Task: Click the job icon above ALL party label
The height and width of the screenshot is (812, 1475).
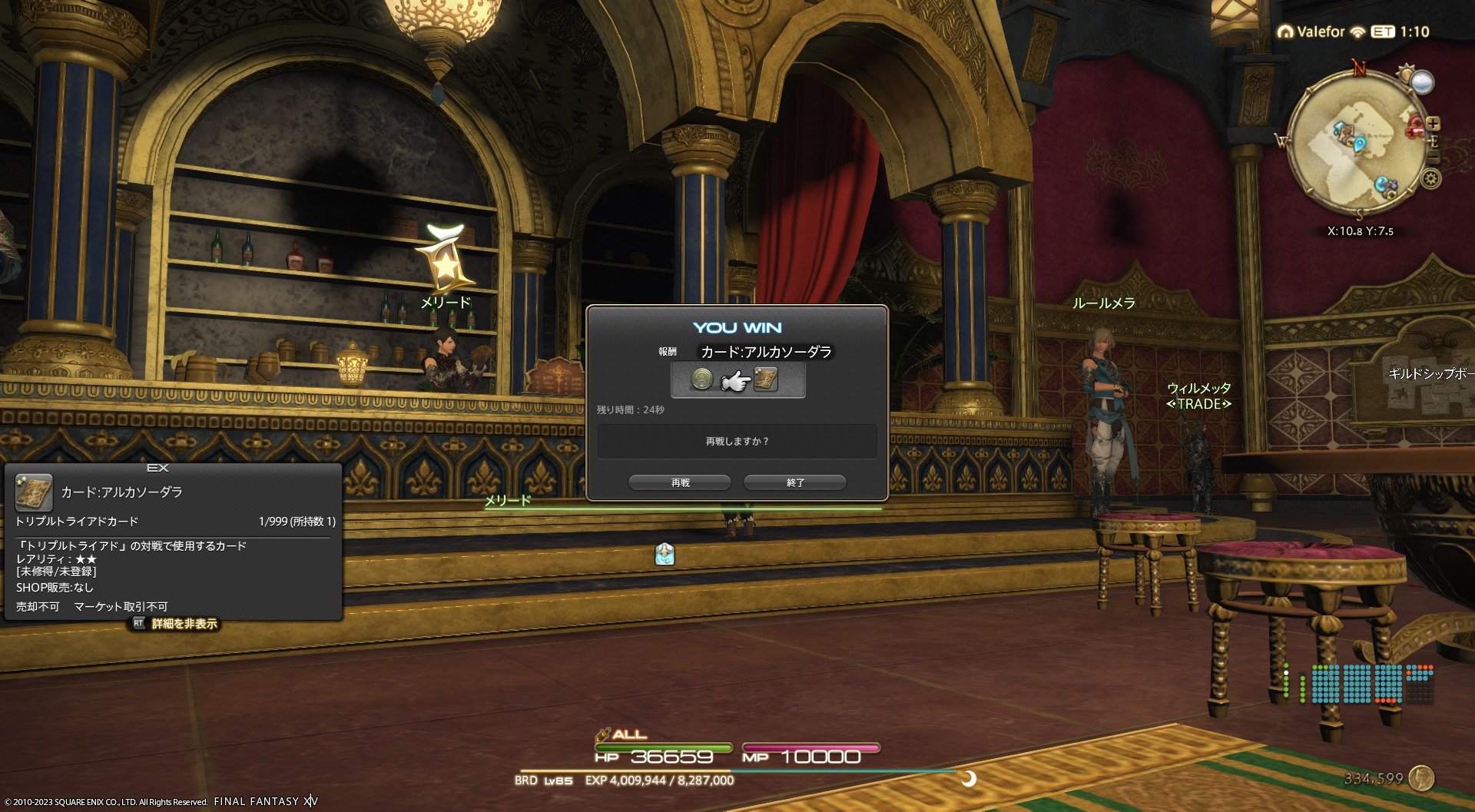Action: [603, 734]
